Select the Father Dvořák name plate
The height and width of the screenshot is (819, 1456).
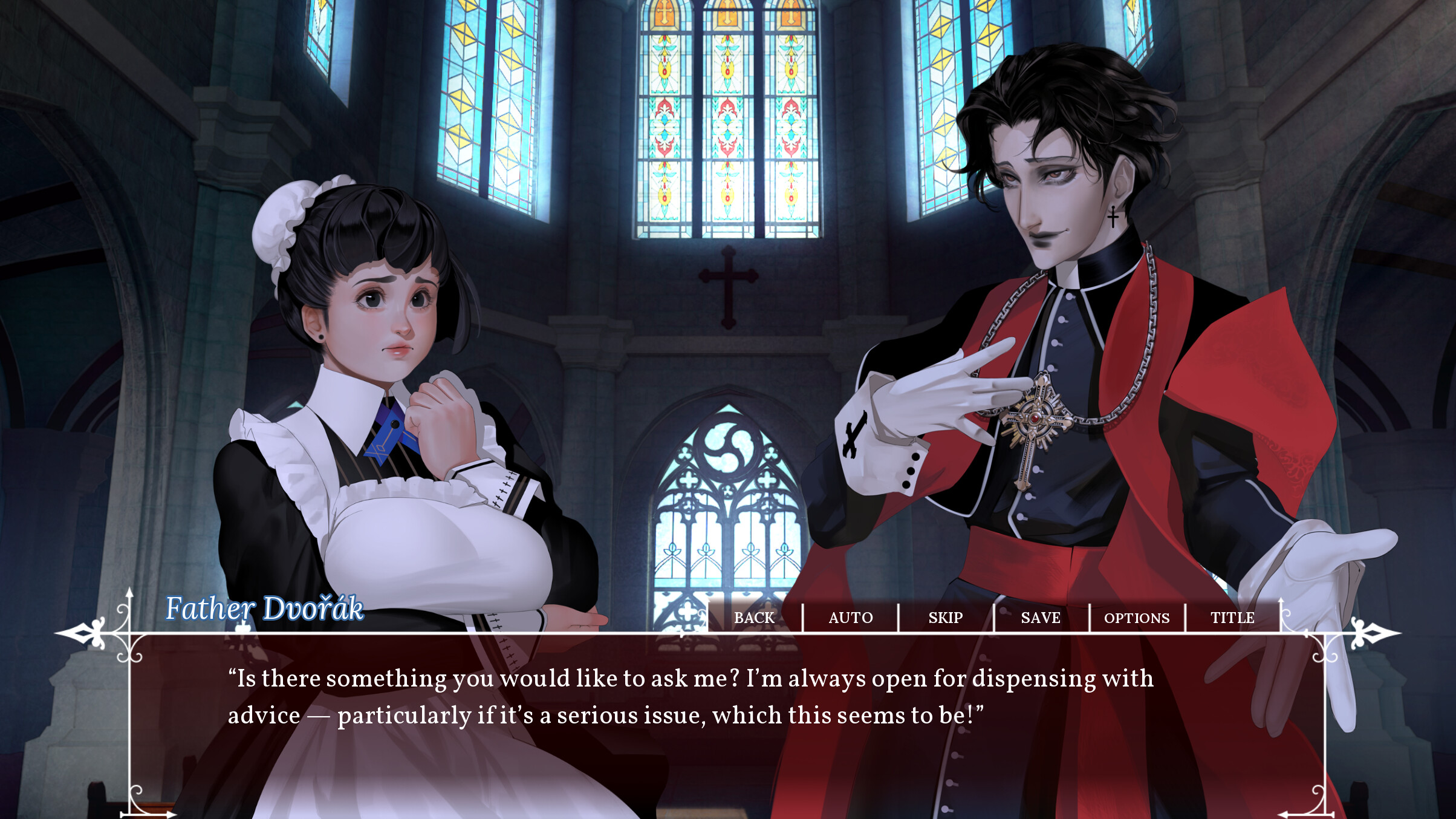point(265,612)
